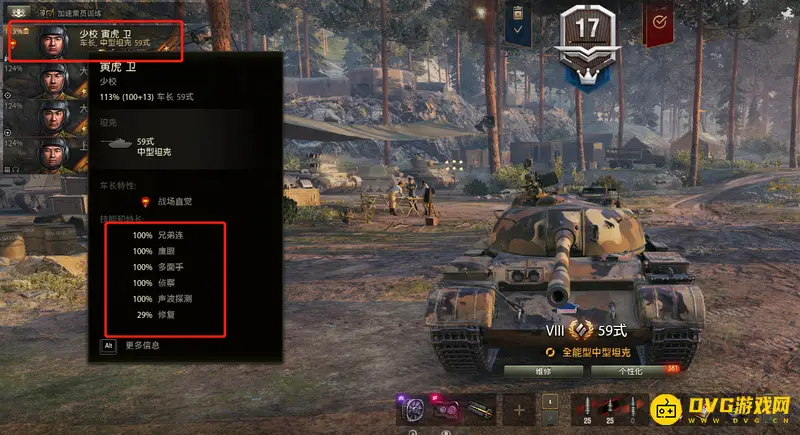Click the empty plus equipment slot
The width and height of the screenshot is (800, 435).
point(519,410)
